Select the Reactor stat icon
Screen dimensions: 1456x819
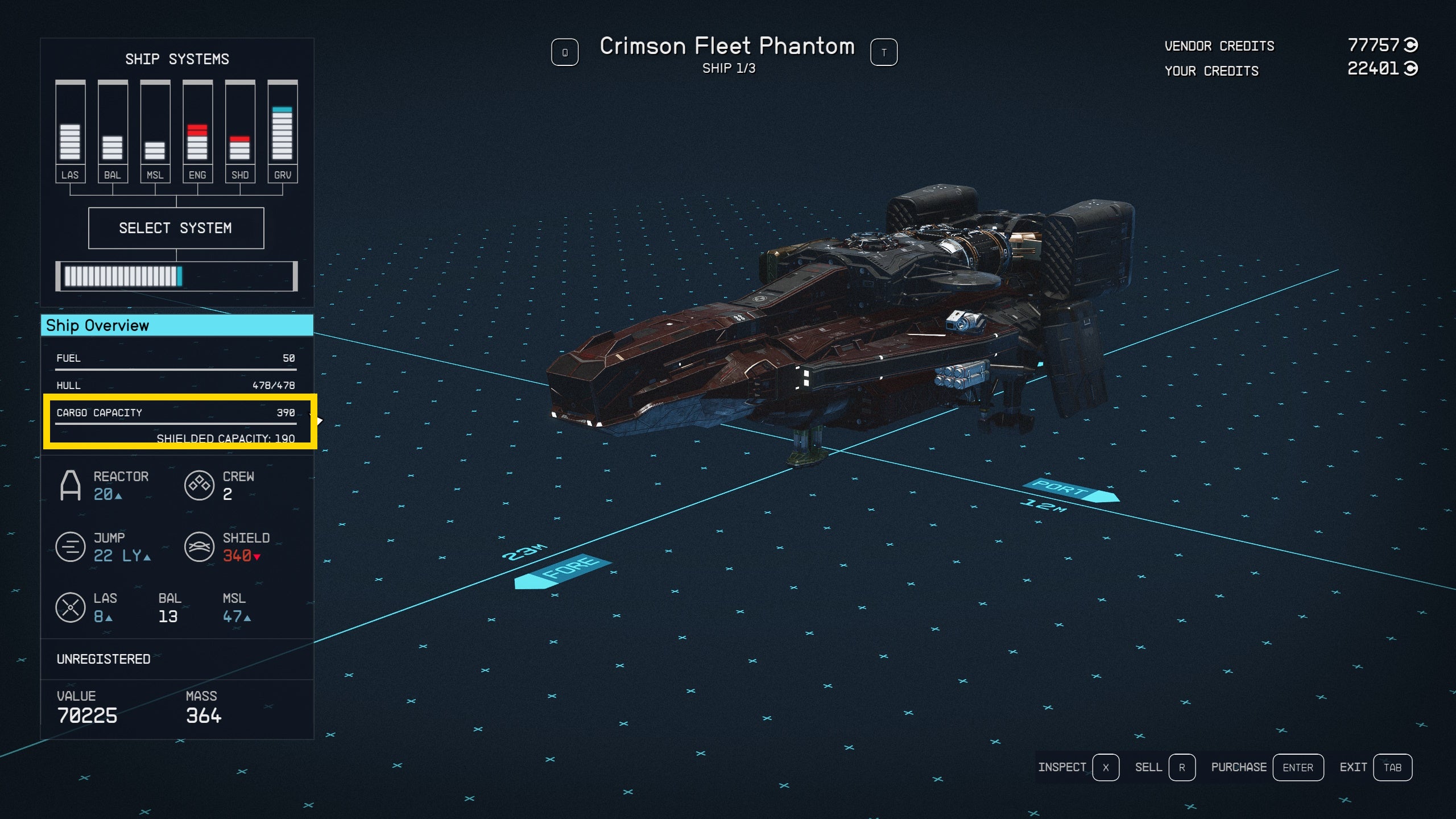pos(71,485)
